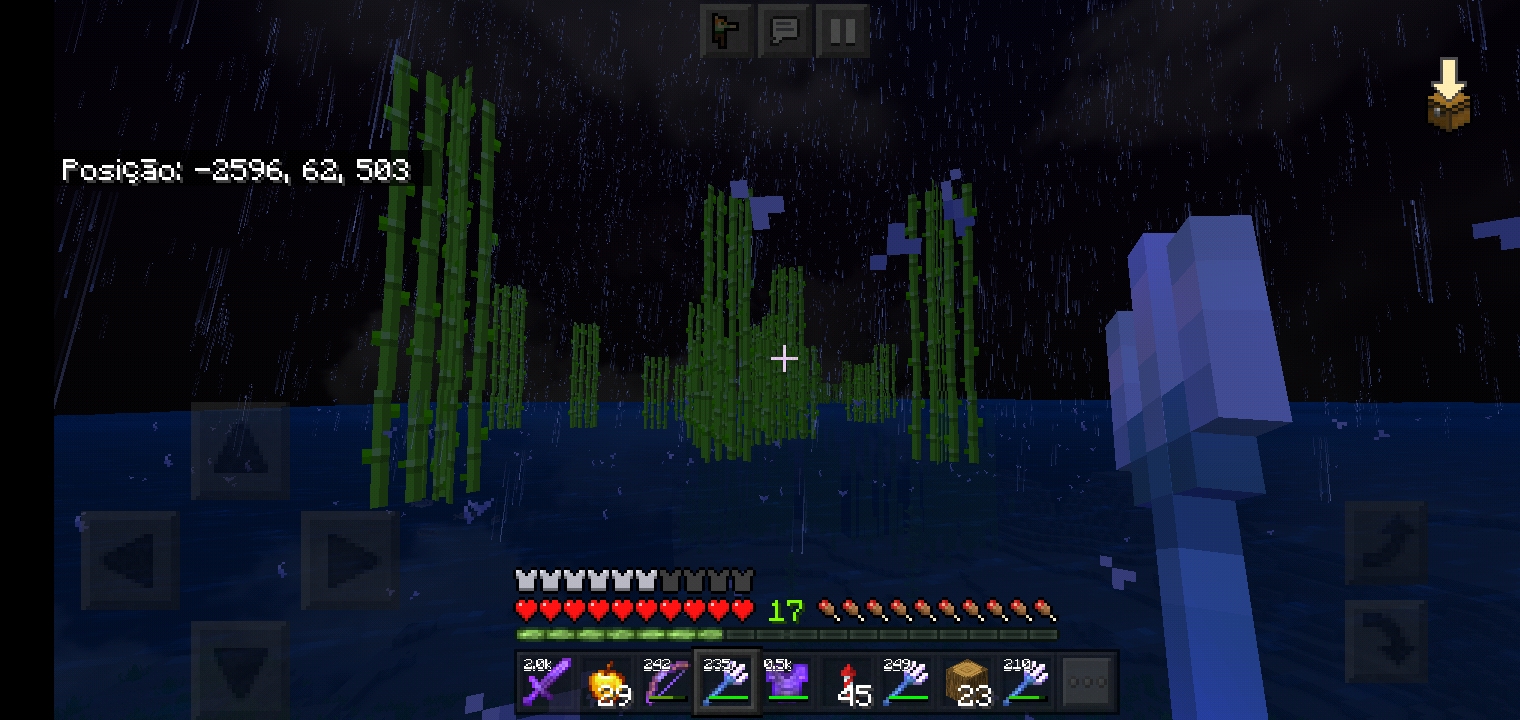
Task: Choose the enchanted bow in the hotbar
Action: coord(665,683)
